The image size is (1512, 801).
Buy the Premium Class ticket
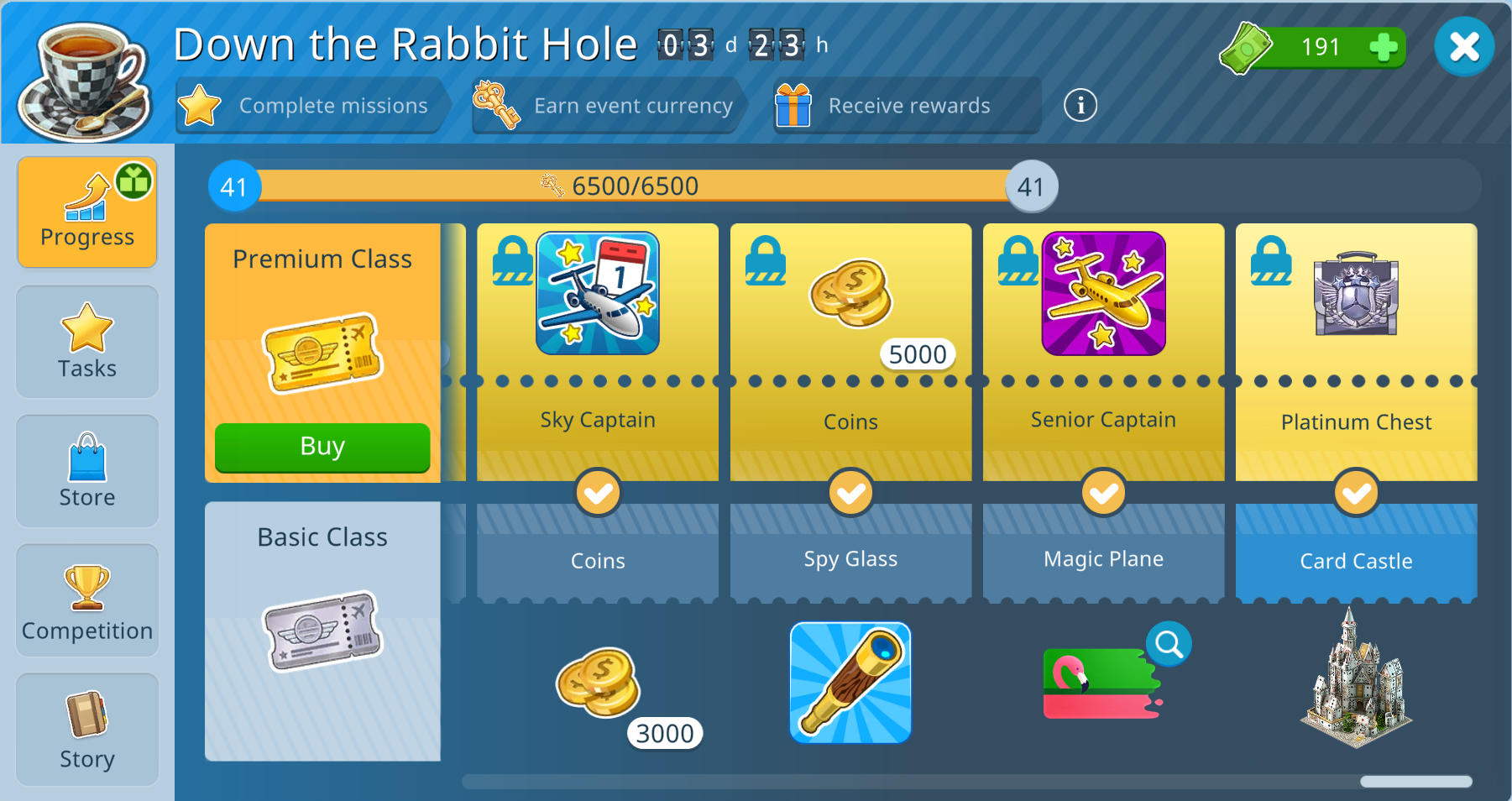point(322,447)
